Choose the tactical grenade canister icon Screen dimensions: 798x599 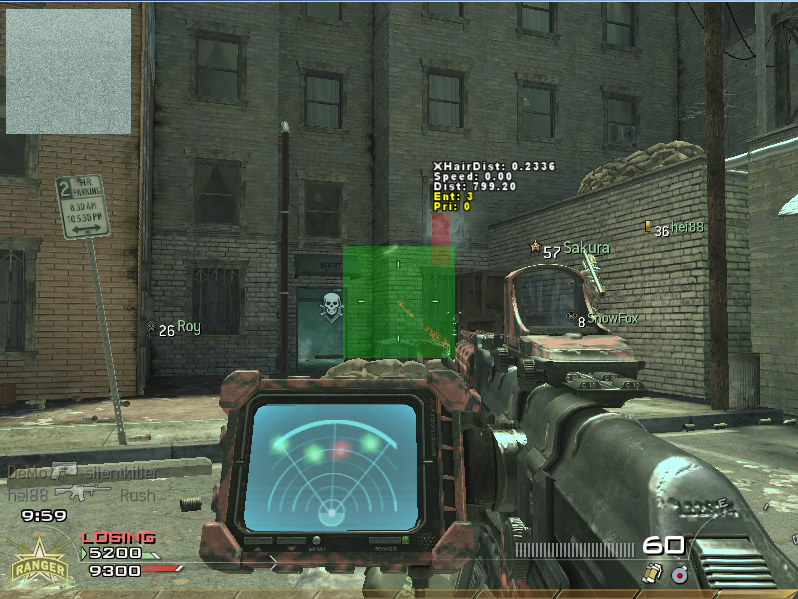click(651, 572)
